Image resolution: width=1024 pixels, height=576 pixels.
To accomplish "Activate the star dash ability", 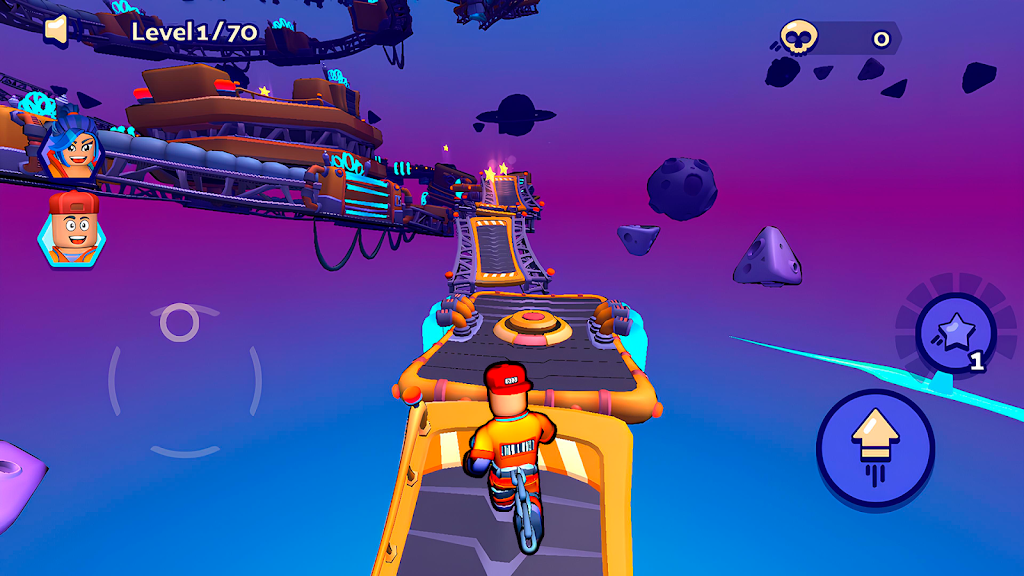I will (955, 331).
